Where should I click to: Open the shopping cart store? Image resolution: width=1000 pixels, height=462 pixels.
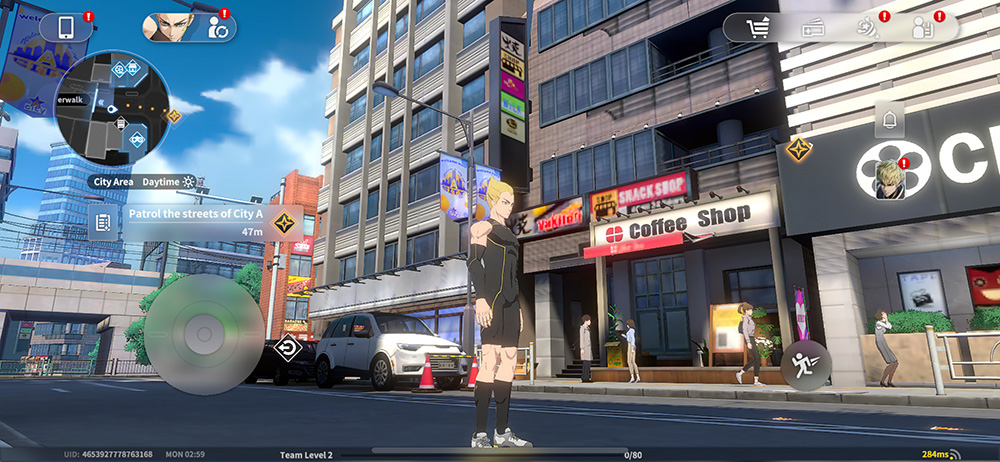pos(758,28)
